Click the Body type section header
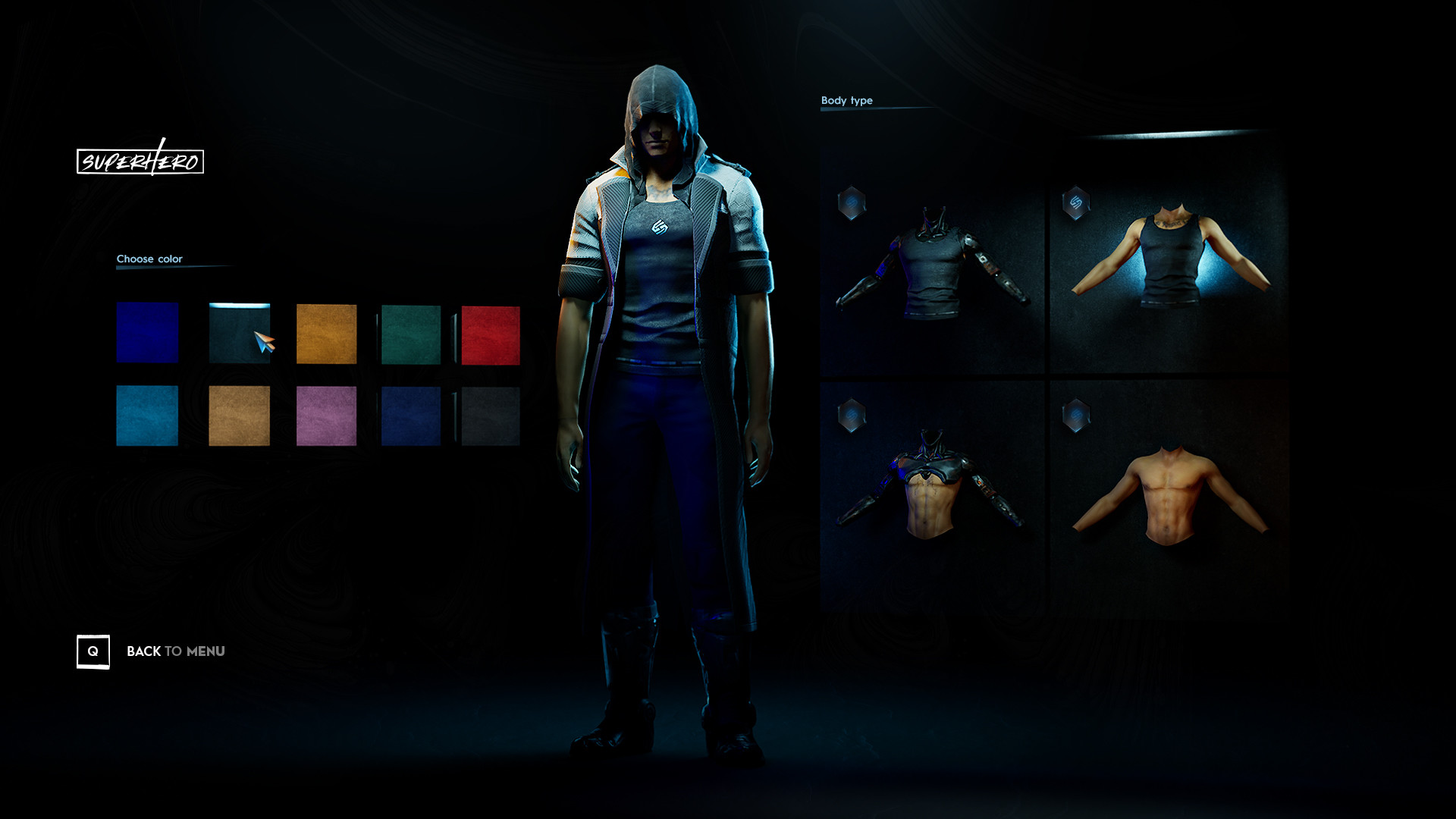The height and width of the screenshot is (819, 1456). [x=846, y=99]
